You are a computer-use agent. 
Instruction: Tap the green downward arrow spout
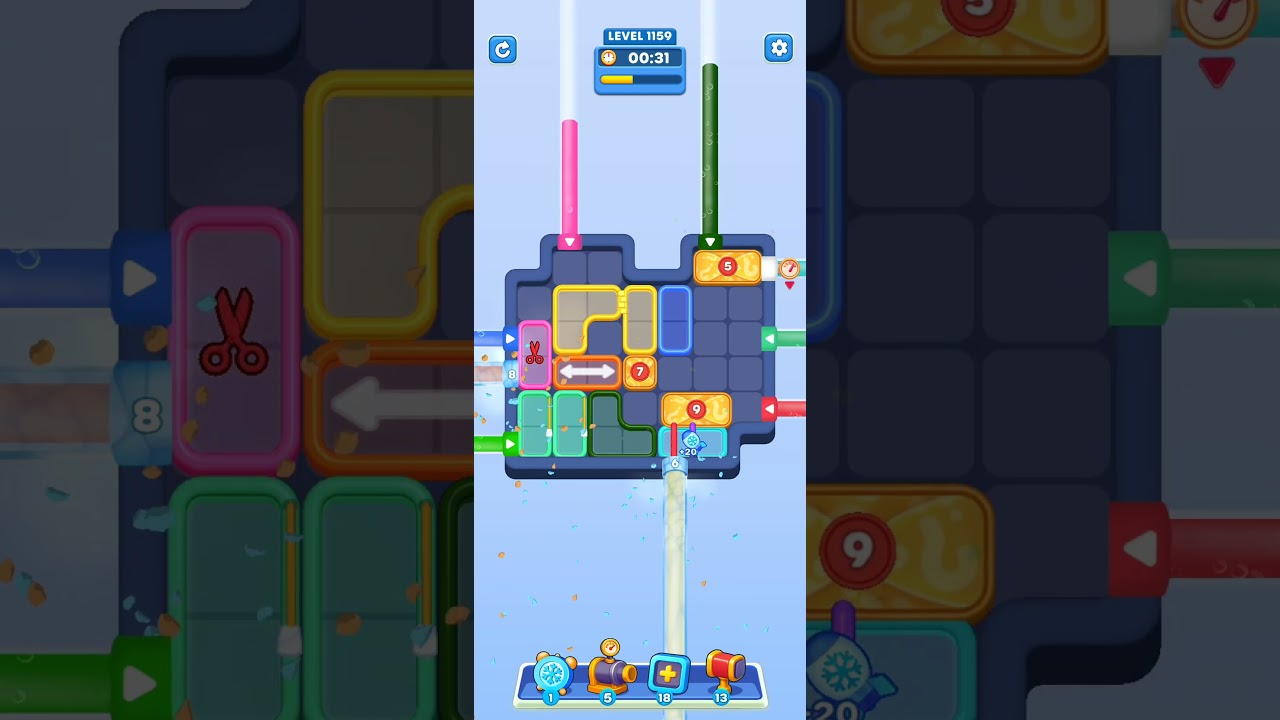(711, 239)
